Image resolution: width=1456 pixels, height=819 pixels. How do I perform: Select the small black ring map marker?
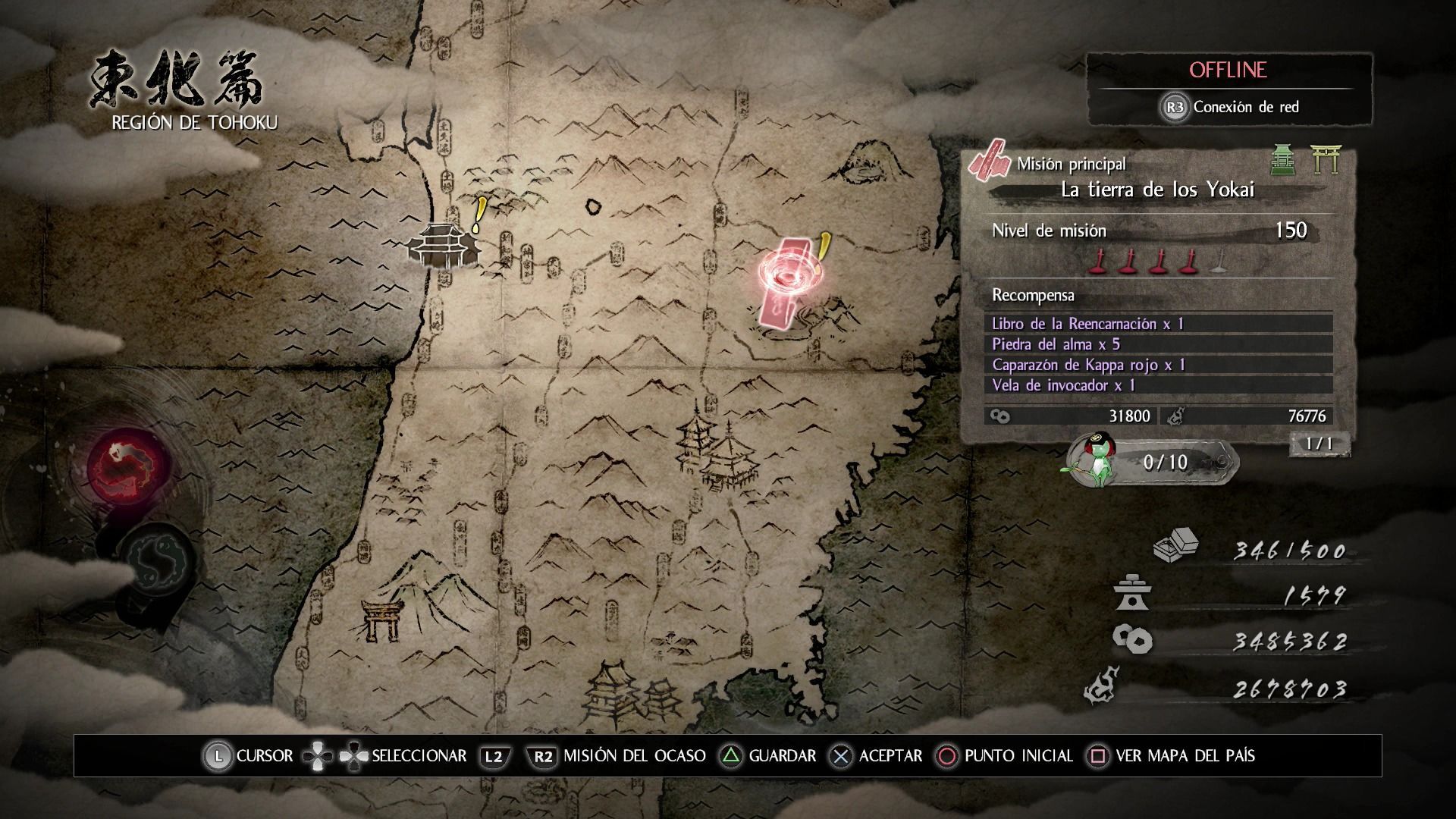click(x=593, y=206)
